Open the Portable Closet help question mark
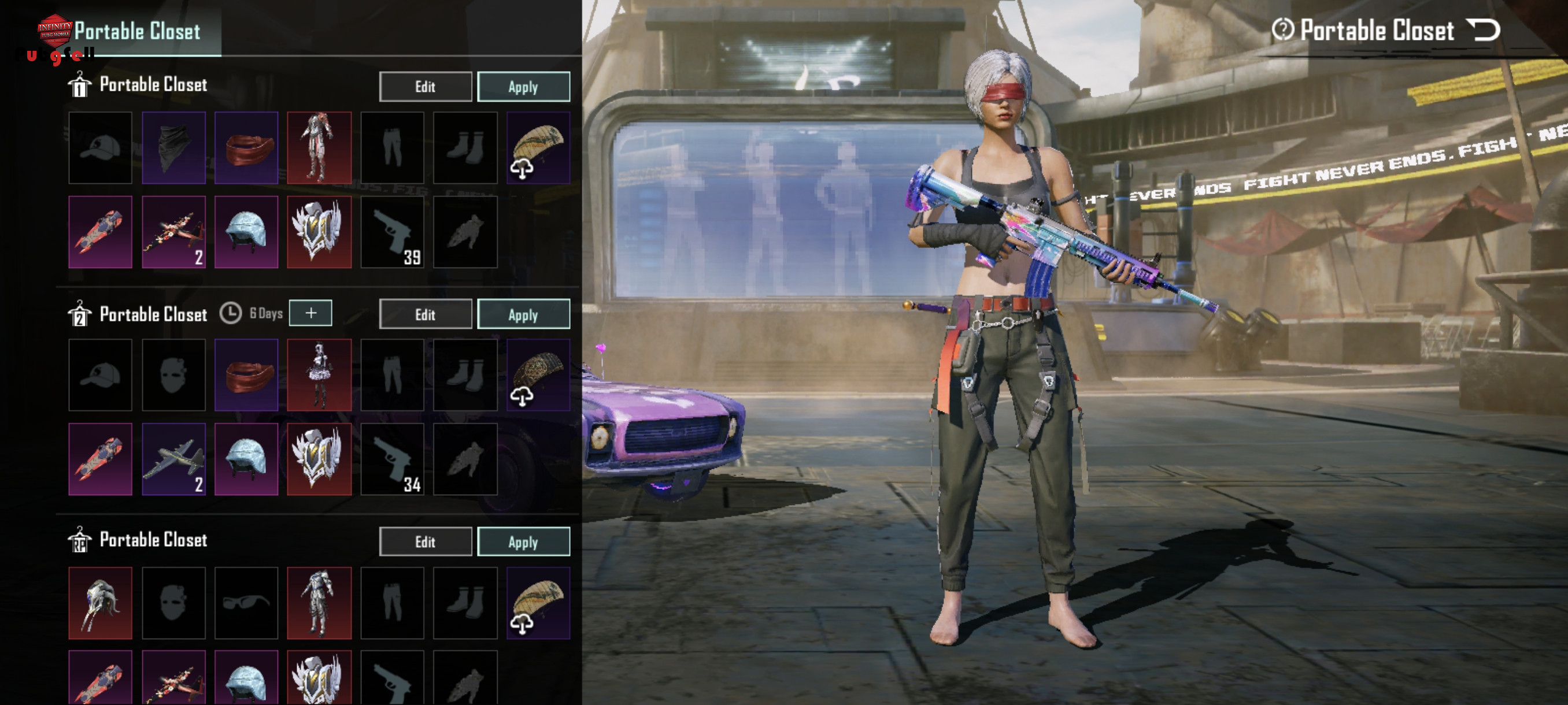 (x=1282, y=29)
